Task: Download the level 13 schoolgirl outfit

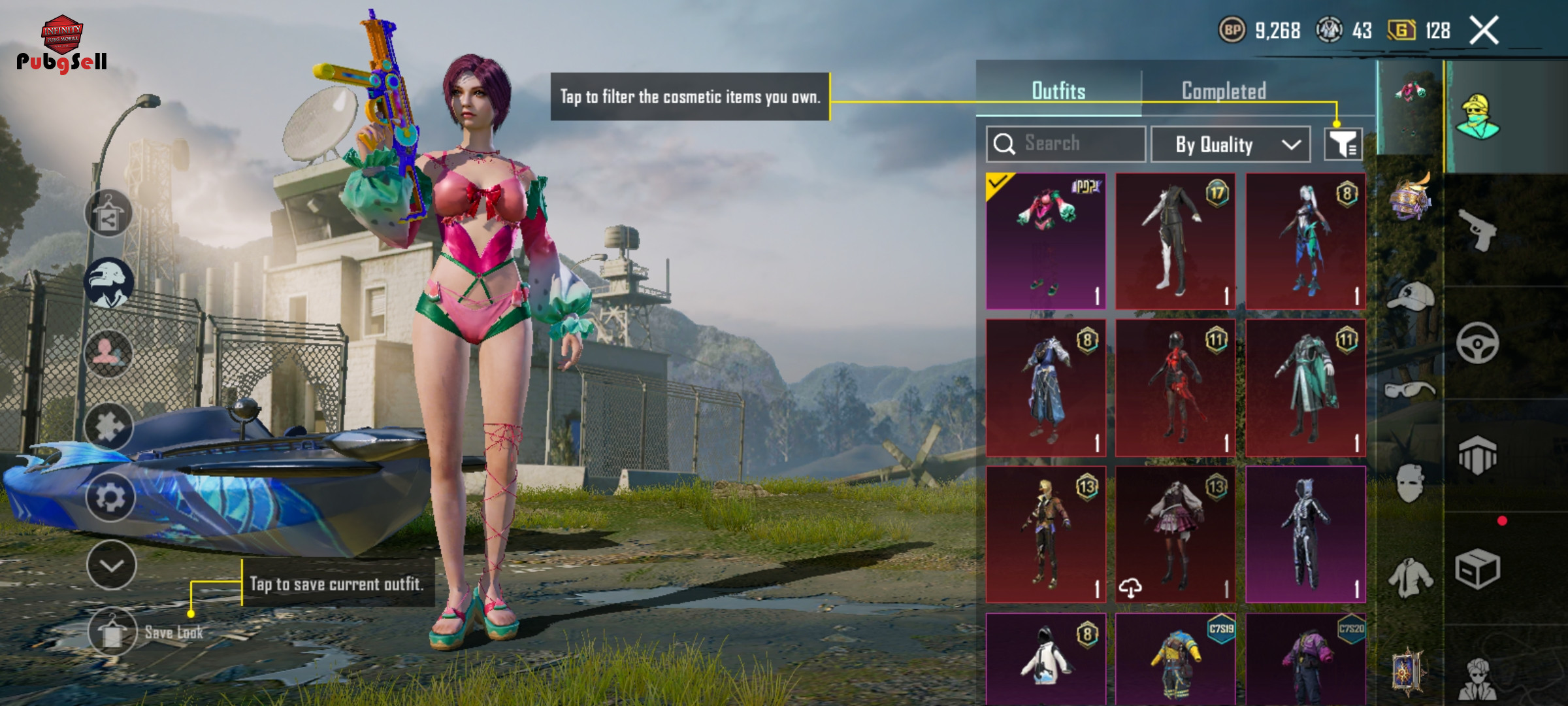Action: point(1131,588)
